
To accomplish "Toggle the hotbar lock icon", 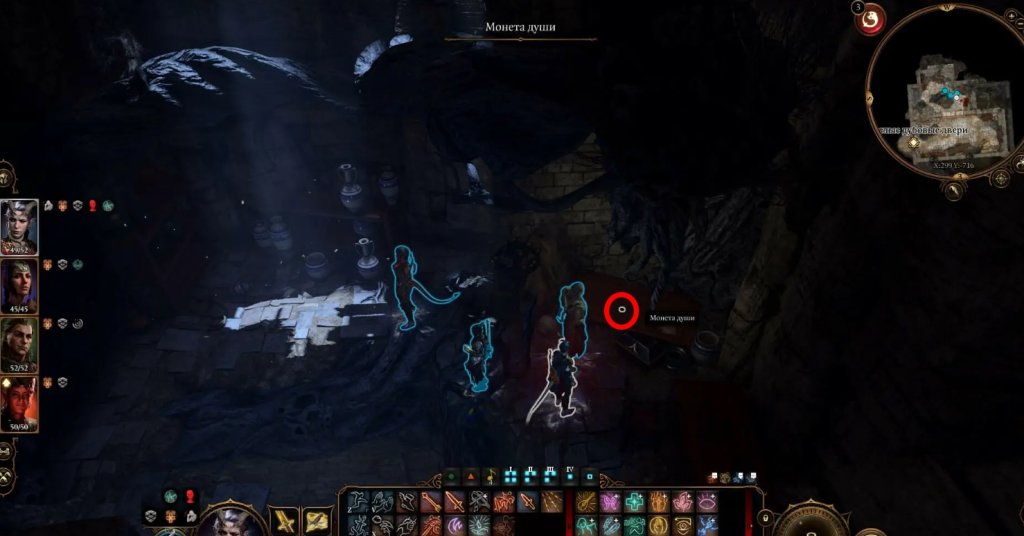I will click(x=765, y=517).
